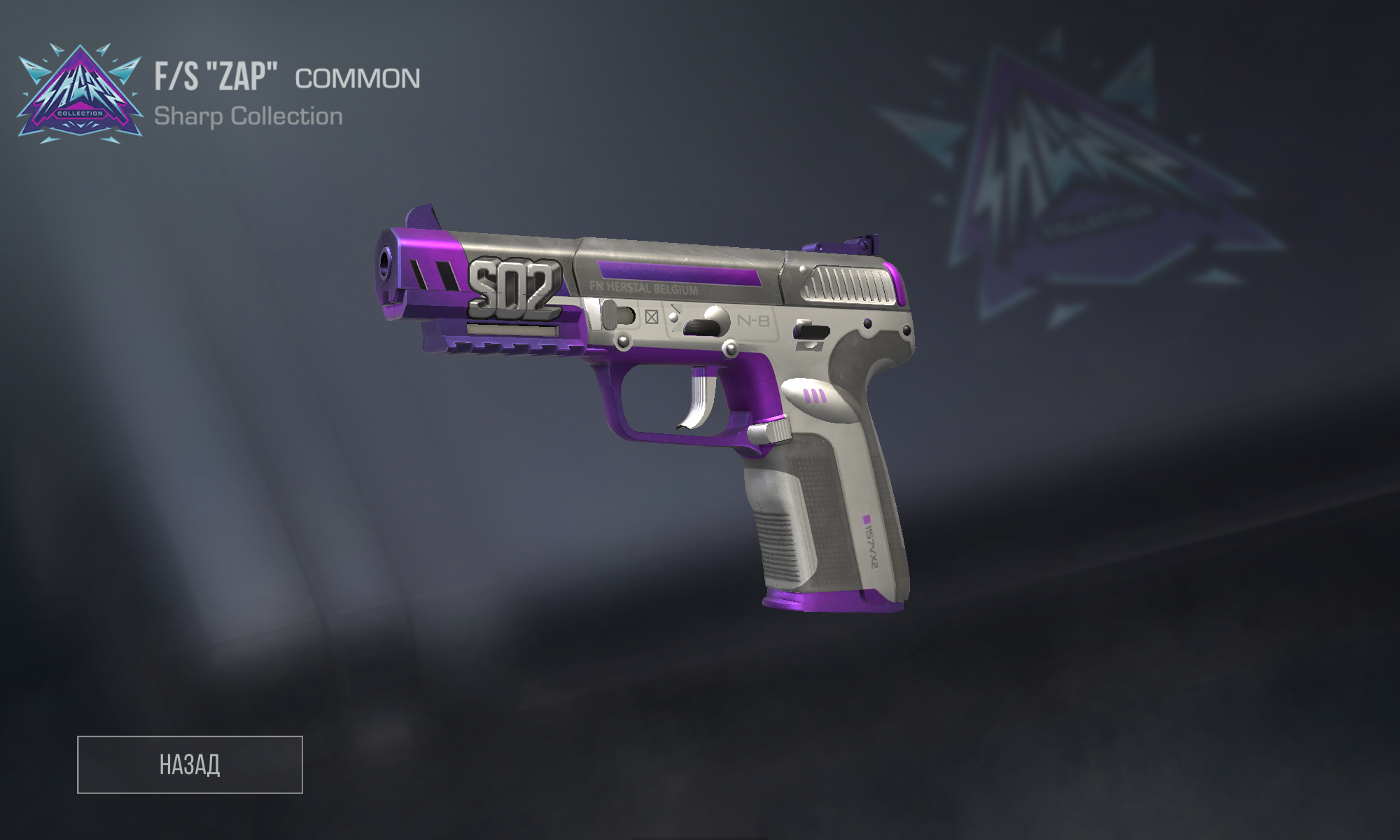Viewport: 1400px width, 840px height.
Task: Click the НАЗАД back button
Action: pyautogui.click(x=190, y=764)
